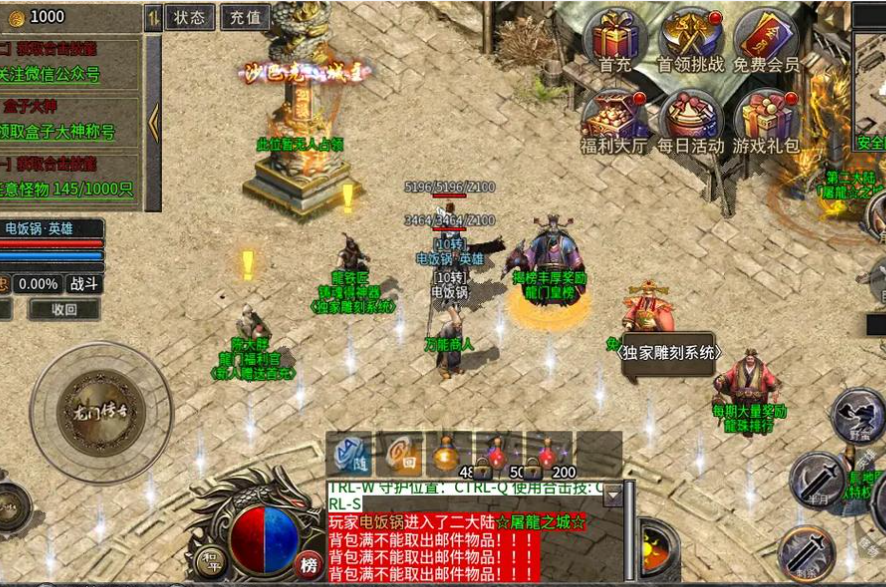
Task: Open the 首领挑战 boss challenge
Action: [x=691, y=38]
